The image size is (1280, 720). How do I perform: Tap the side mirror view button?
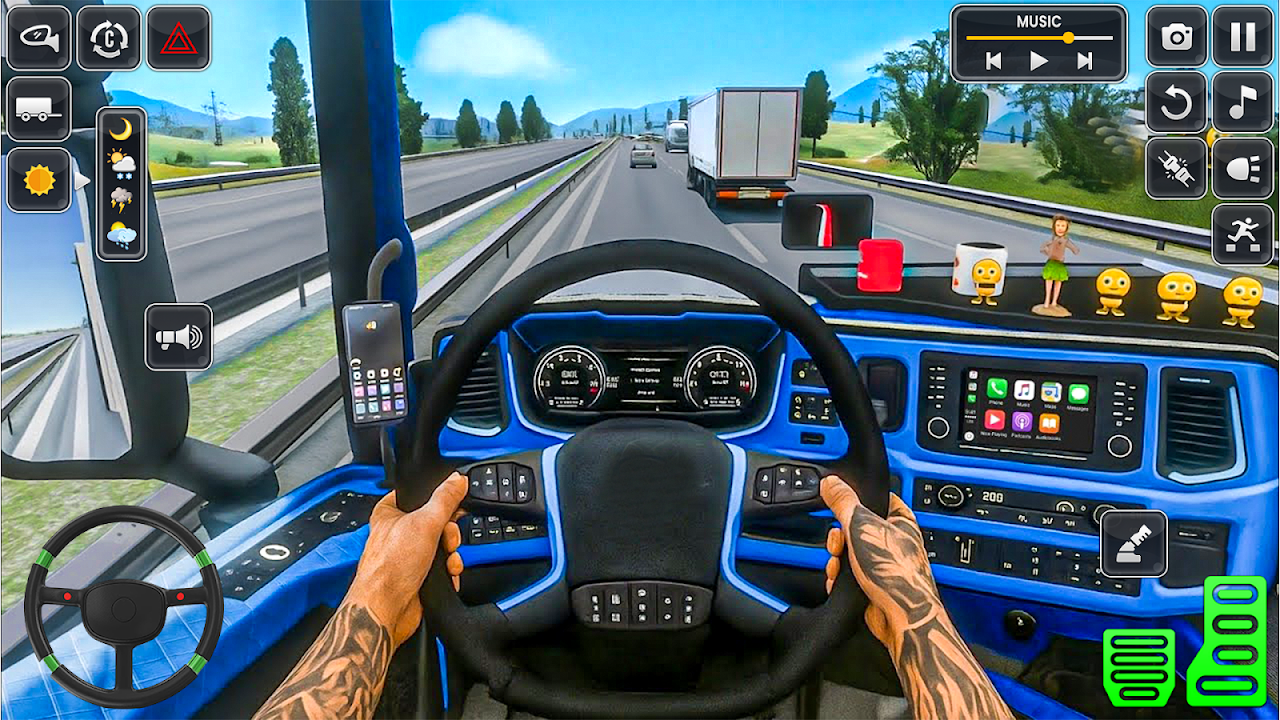pyautogui.click(x=39, y=38)
